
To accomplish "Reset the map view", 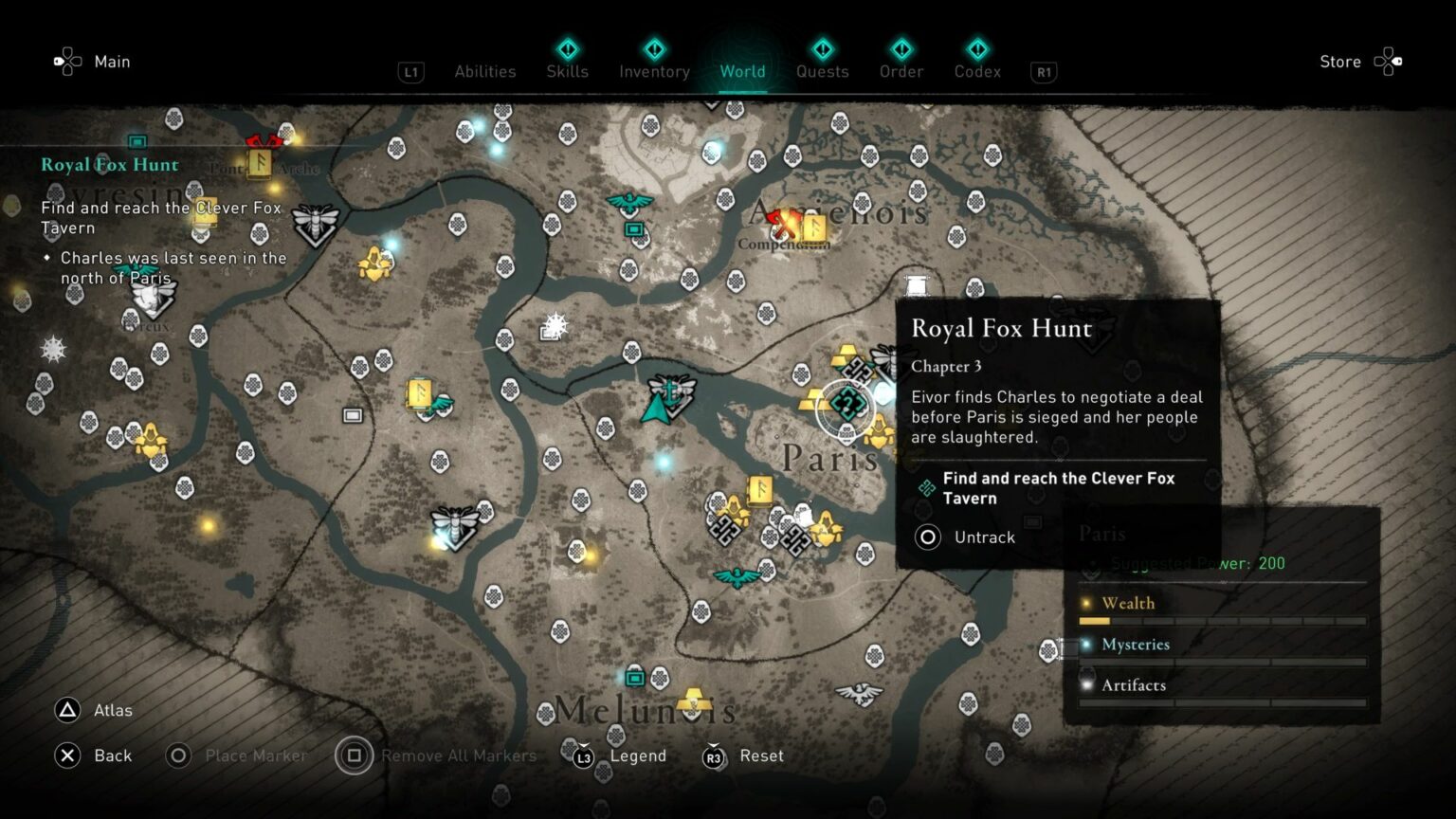I will (762, 755).
